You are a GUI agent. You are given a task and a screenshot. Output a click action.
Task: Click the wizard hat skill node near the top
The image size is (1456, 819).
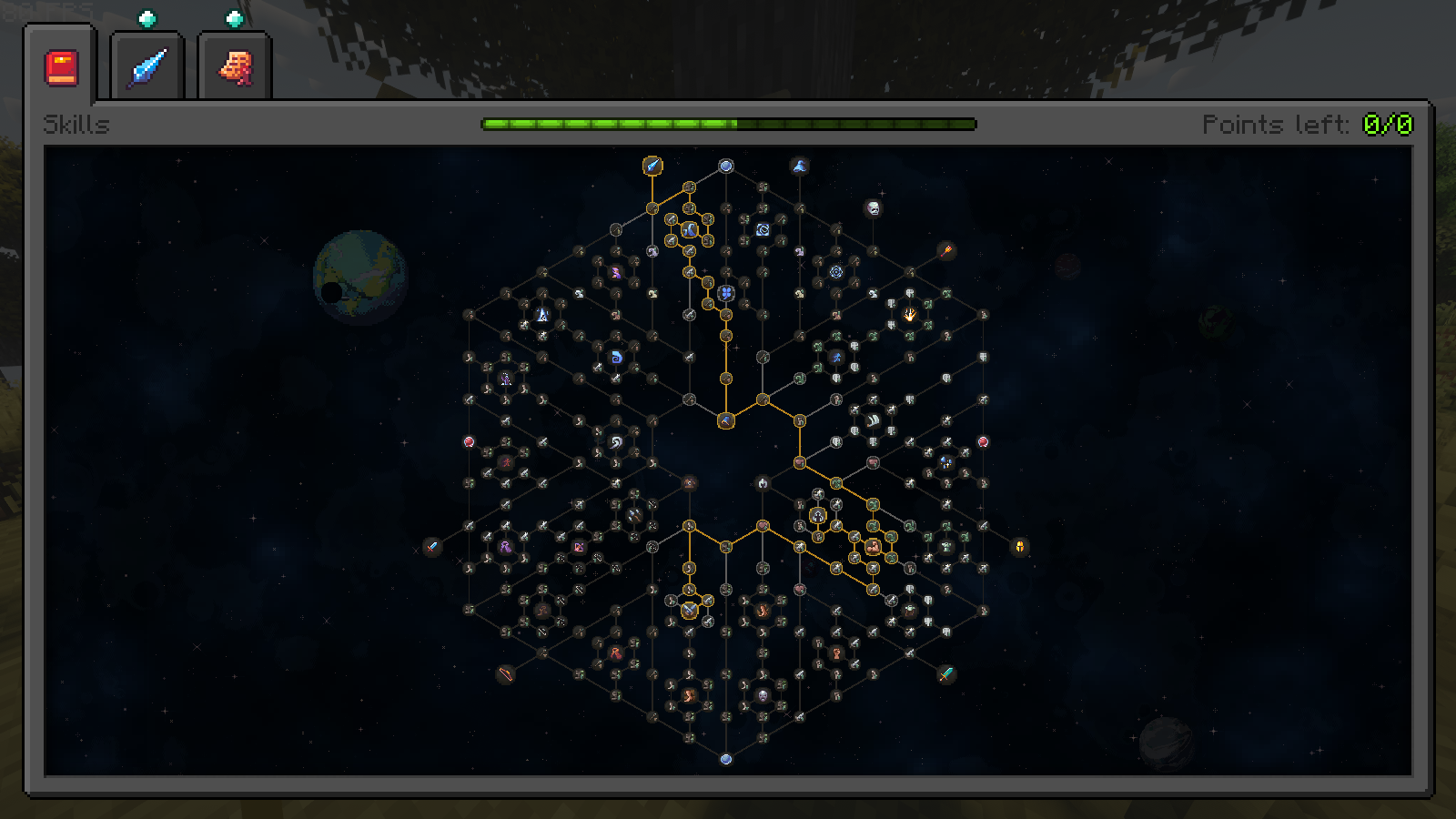click(x=800, y=165)
